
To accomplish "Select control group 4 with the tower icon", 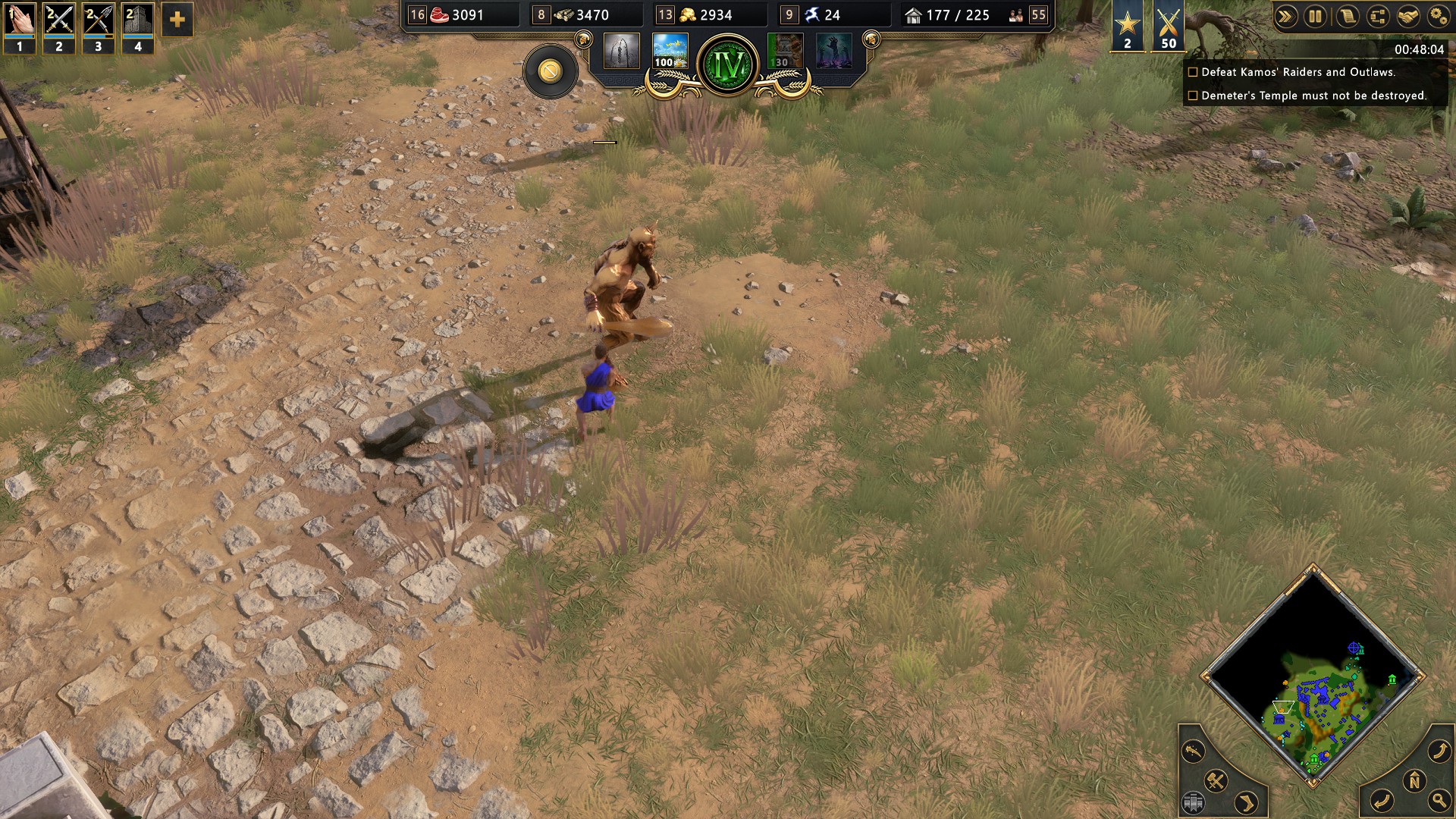I will 138,27.
